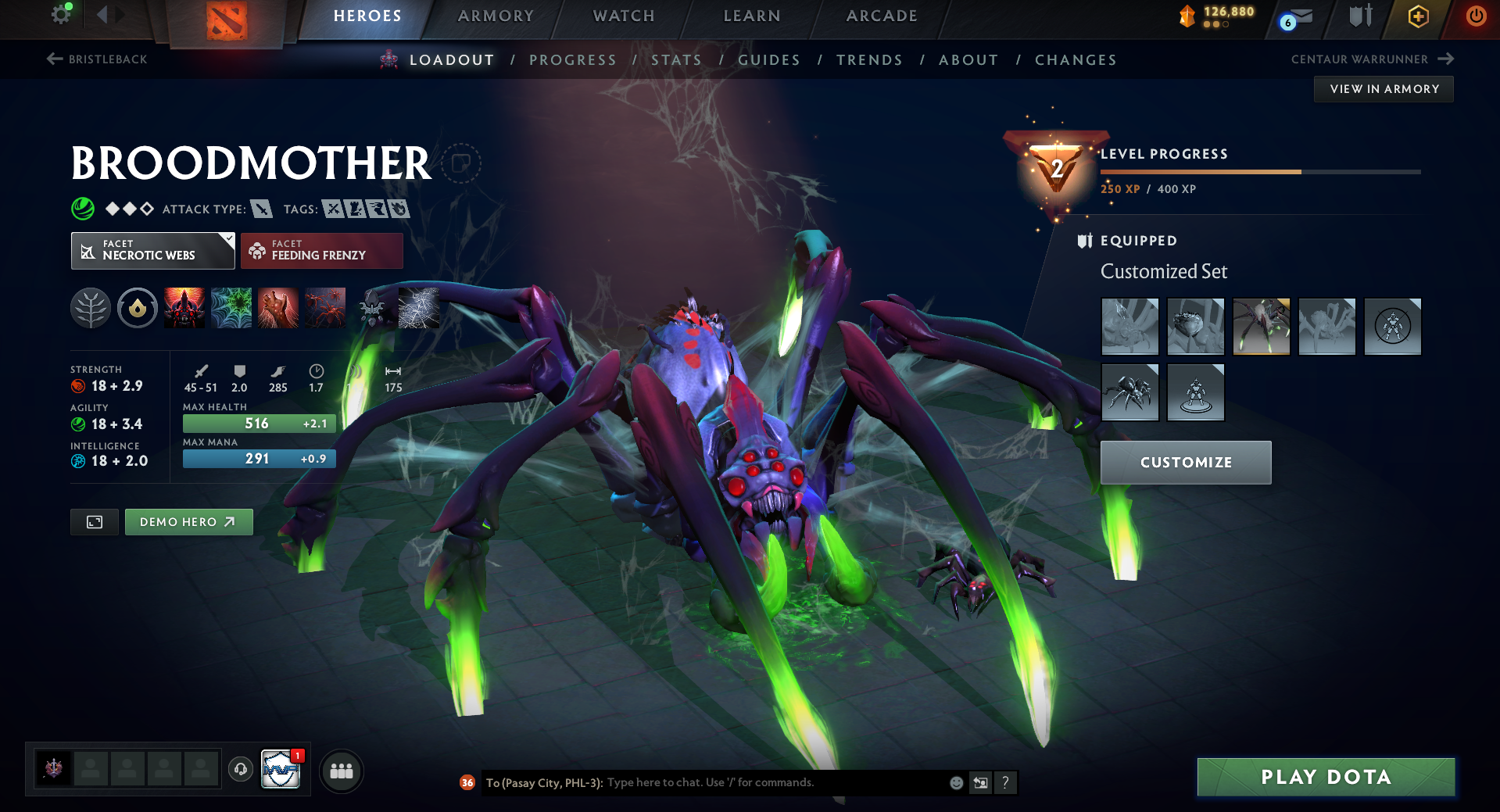Viewport: 1500px width, 812px height.
Task: View Broodmother's Stats page
Action: (x=676, y=60)
